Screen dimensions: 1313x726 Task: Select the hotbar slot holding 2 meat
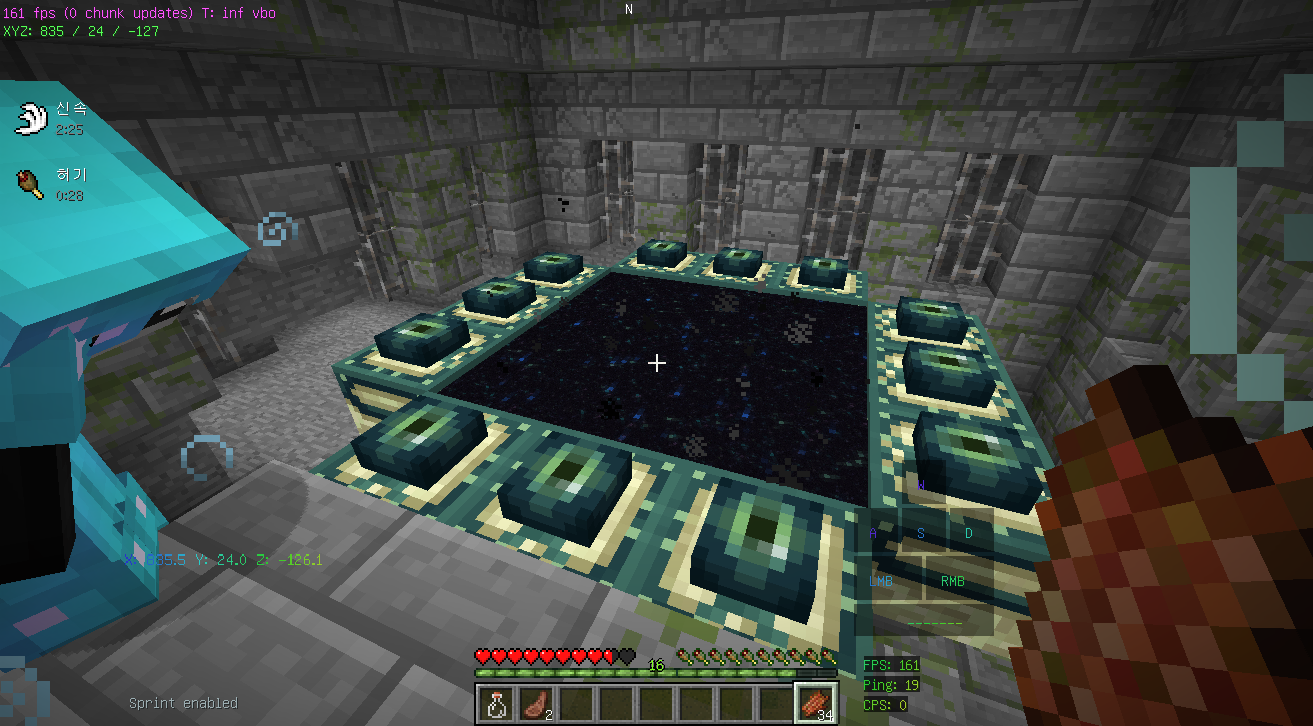[535, 703]
